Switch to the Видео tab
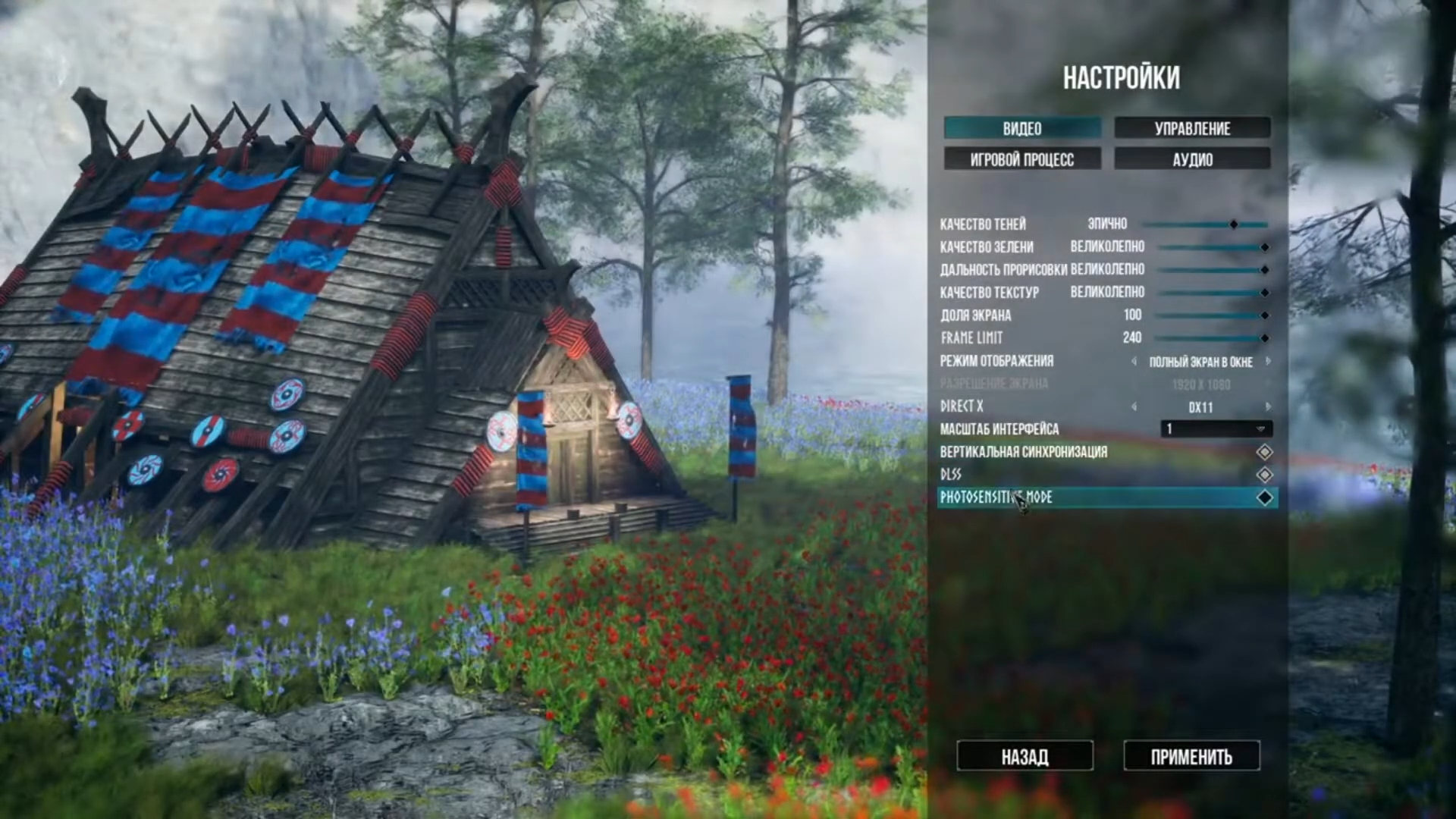Screen dimensions: 1456x819 [1021, 128]
